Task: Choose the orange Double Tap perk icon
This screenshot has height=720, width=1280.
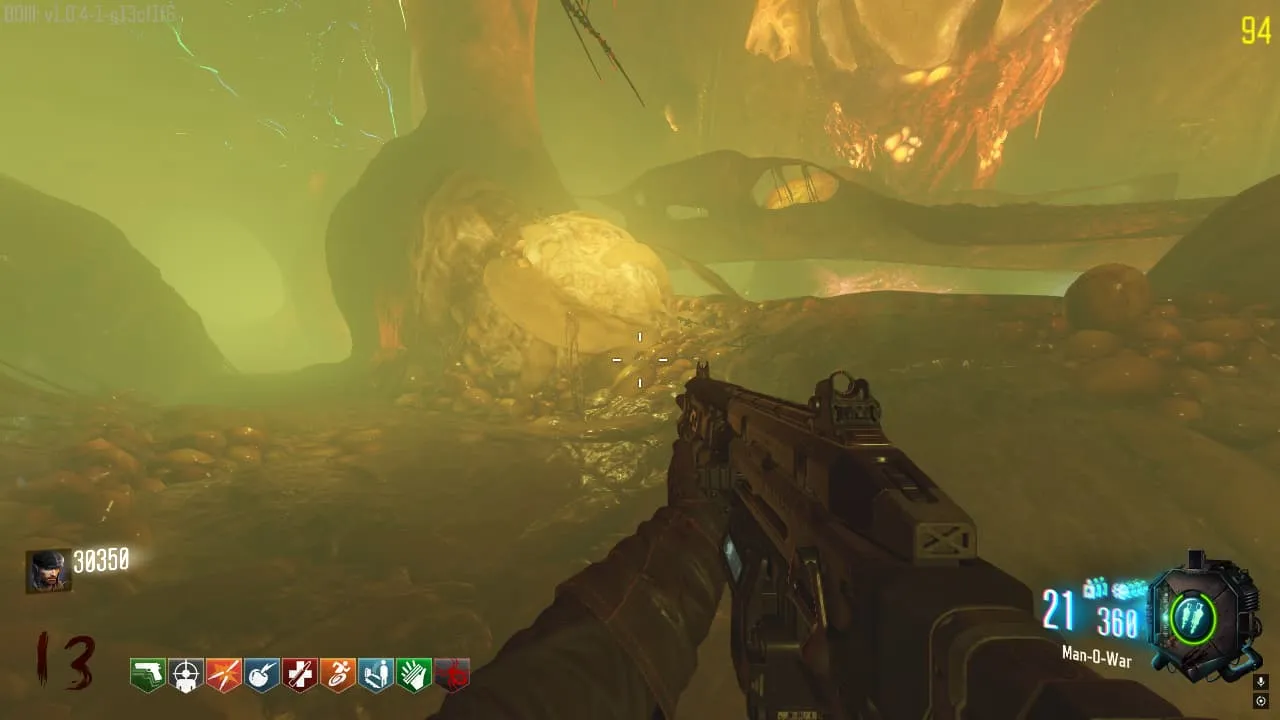Action: pyautogui.click(x=224, y=675)
